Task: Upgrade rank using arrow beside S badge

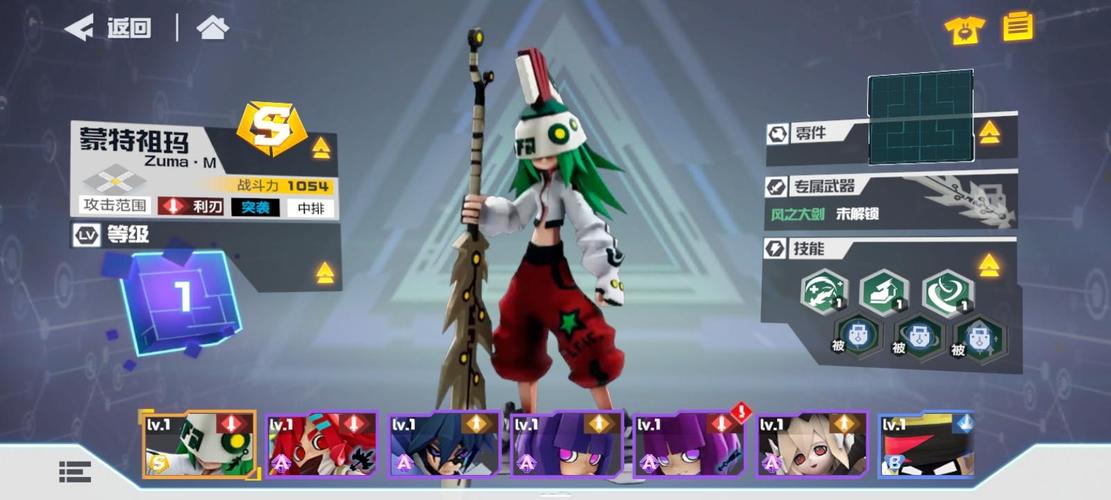Action: tap(321, 149)
